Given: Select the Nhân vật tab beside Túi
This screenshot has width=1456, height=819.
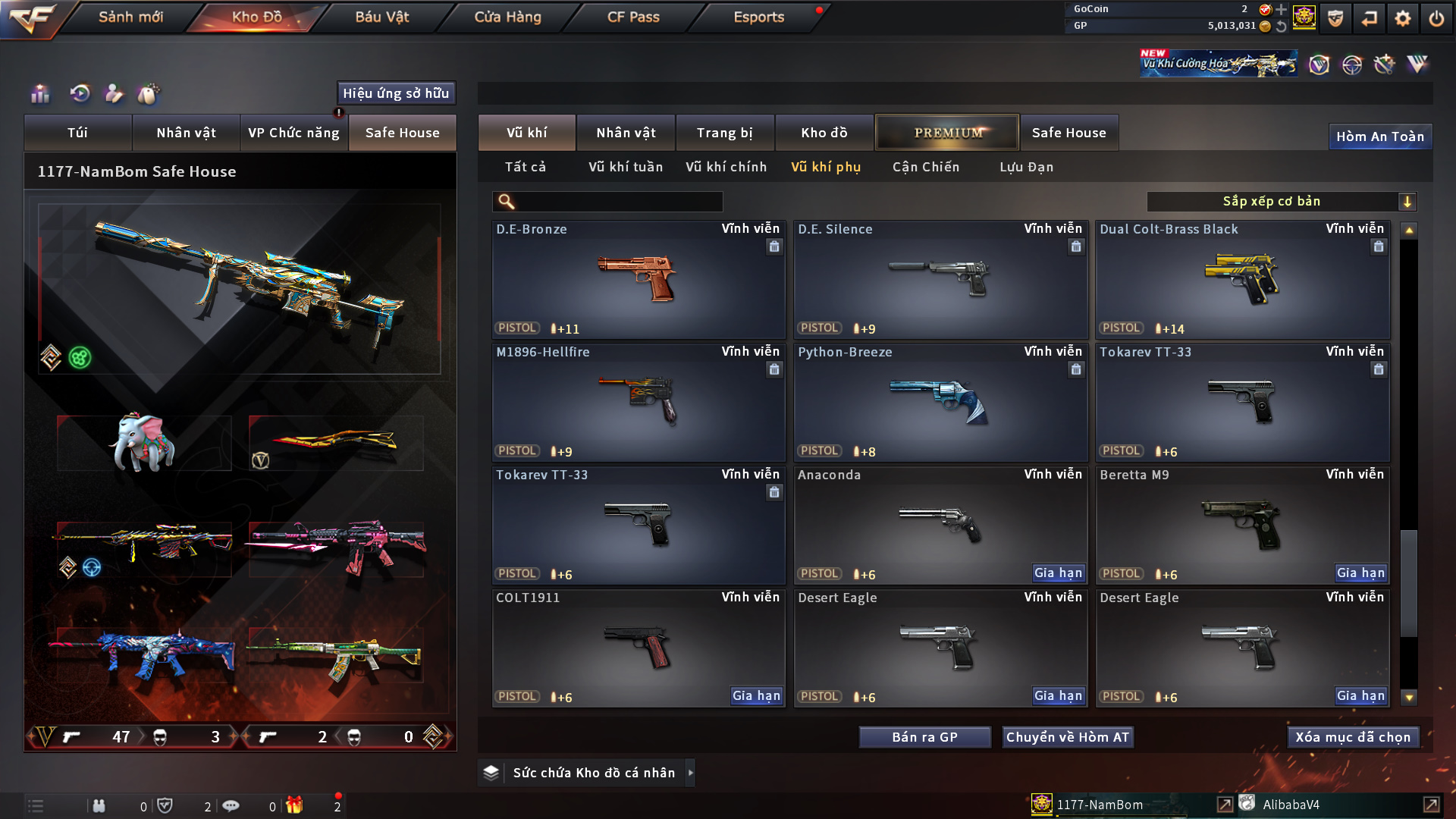Looking at the screenshot, I should click(186, 133).
